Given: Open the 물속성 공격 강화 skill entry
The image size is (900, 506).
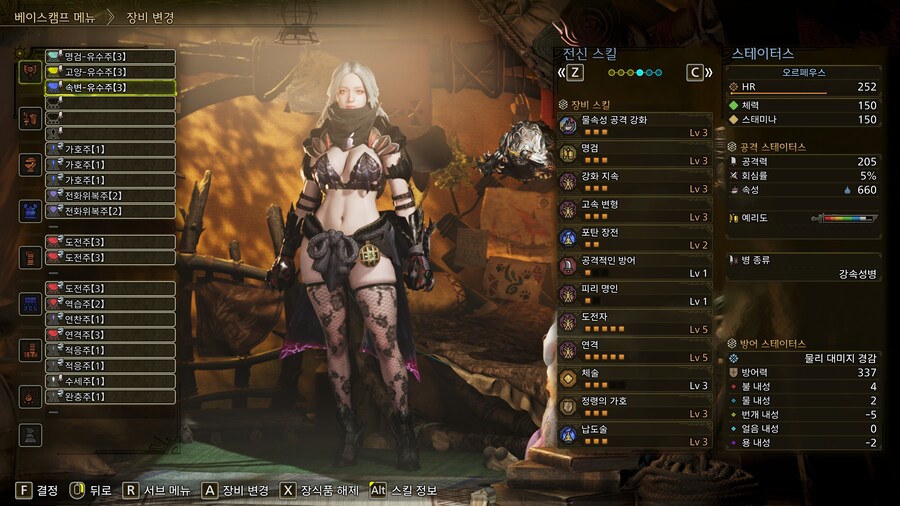Looking at the screenshot, I should coord(636,125).
